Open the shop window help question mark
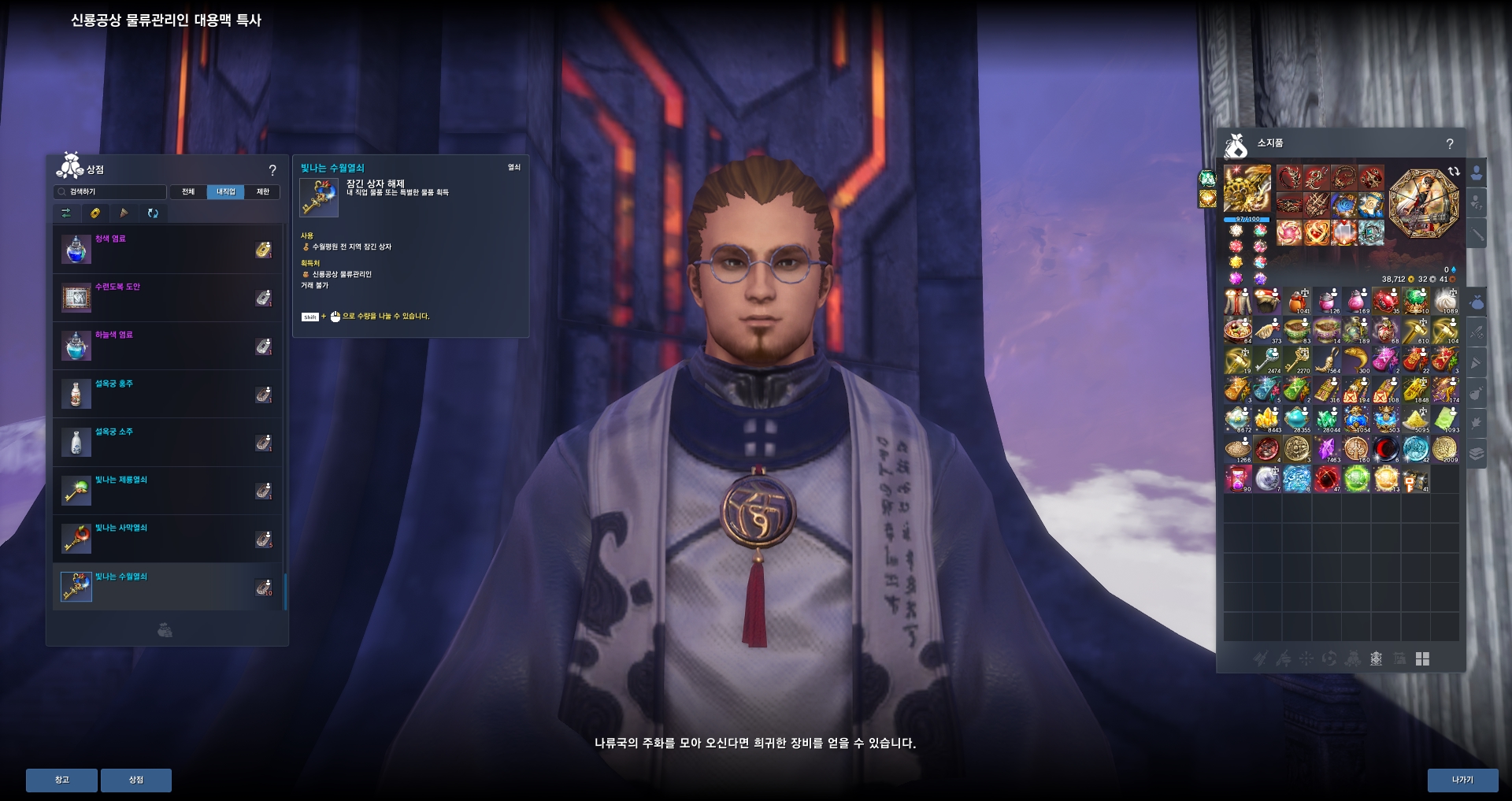The image size is (1512, 801). click(x=272, y=170)
